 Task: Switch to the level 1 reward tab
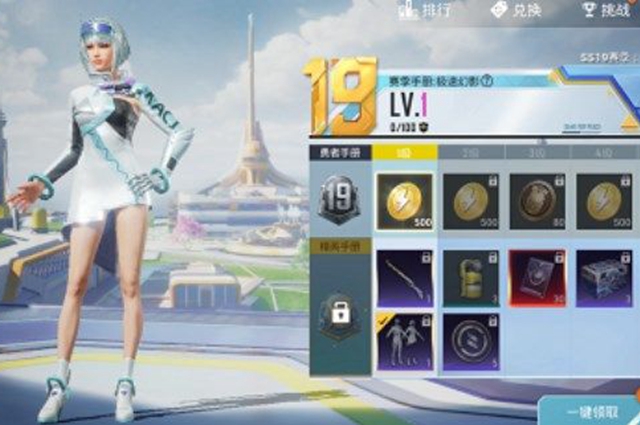pos(406,153)
